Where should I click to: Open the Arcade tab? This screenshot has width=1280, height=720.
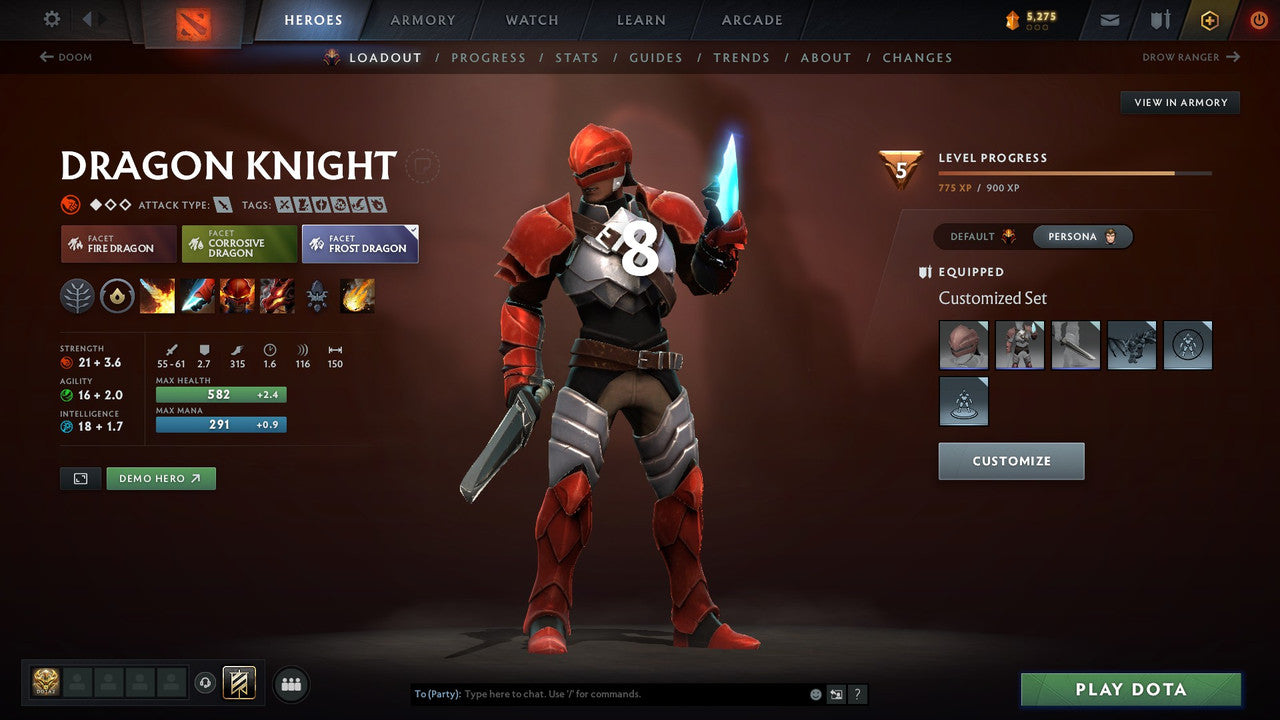pos(752,20)
